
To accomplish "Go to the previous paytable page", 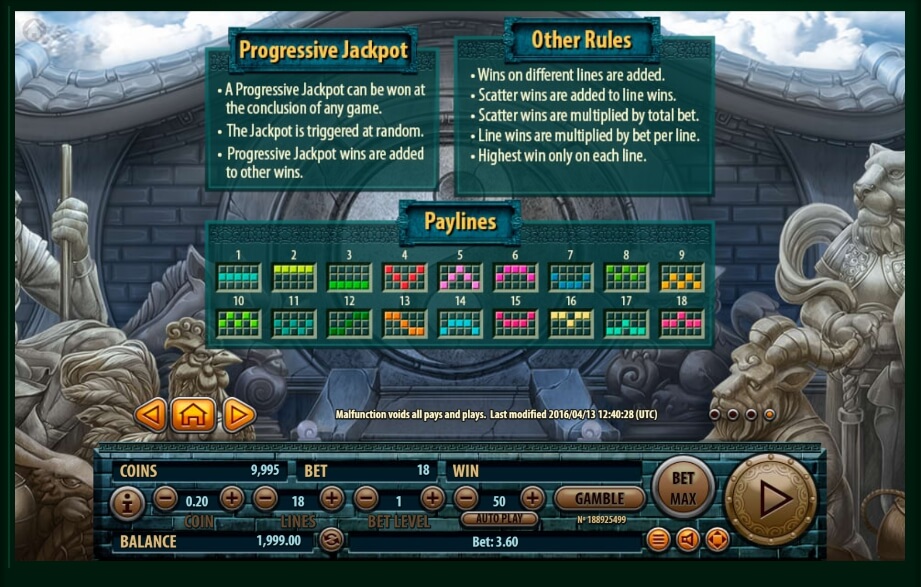I will [150, 414].
